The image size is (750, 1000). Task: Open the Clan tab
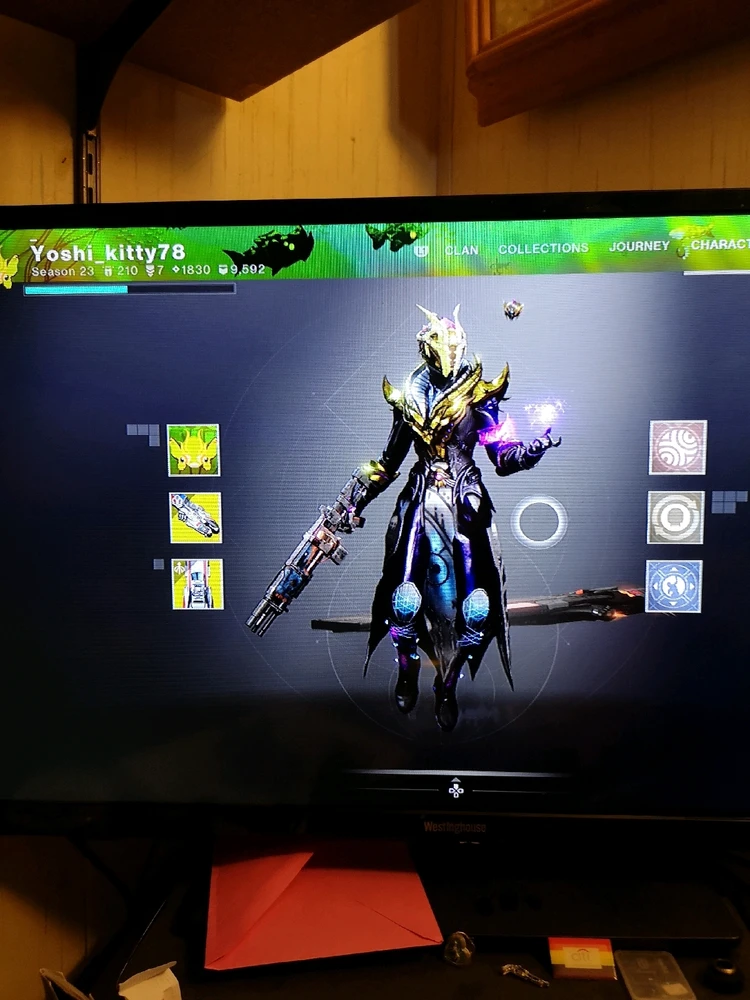pyautogui.click(x=461, y=250)
